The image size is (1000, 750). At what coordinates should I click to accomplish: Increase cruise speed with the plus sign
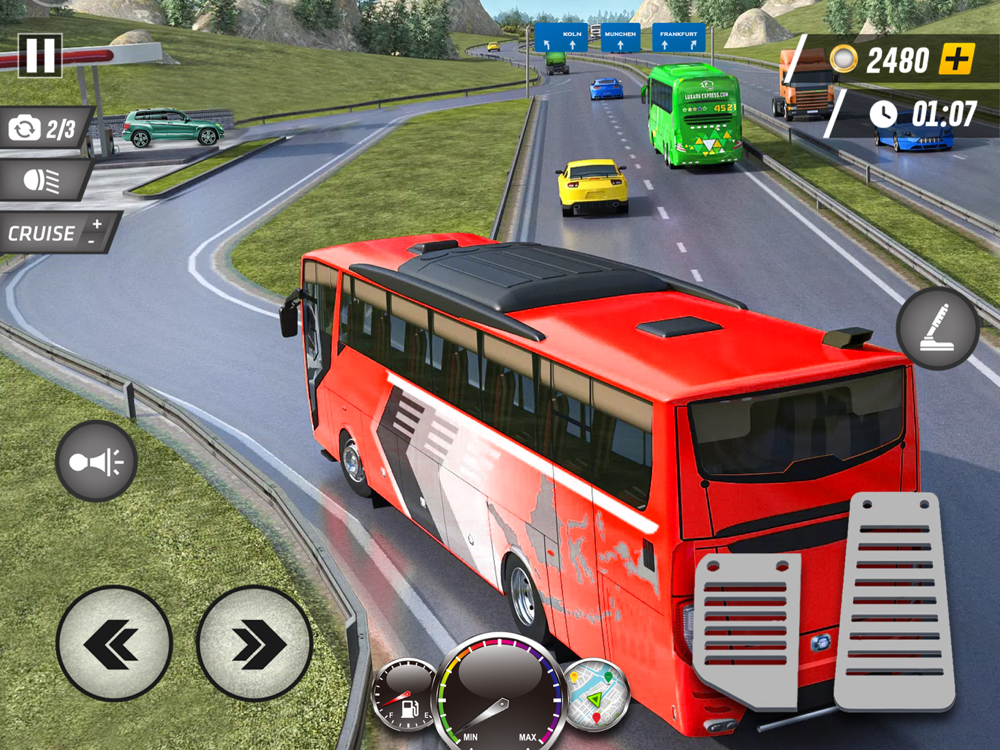click(96, 225)
